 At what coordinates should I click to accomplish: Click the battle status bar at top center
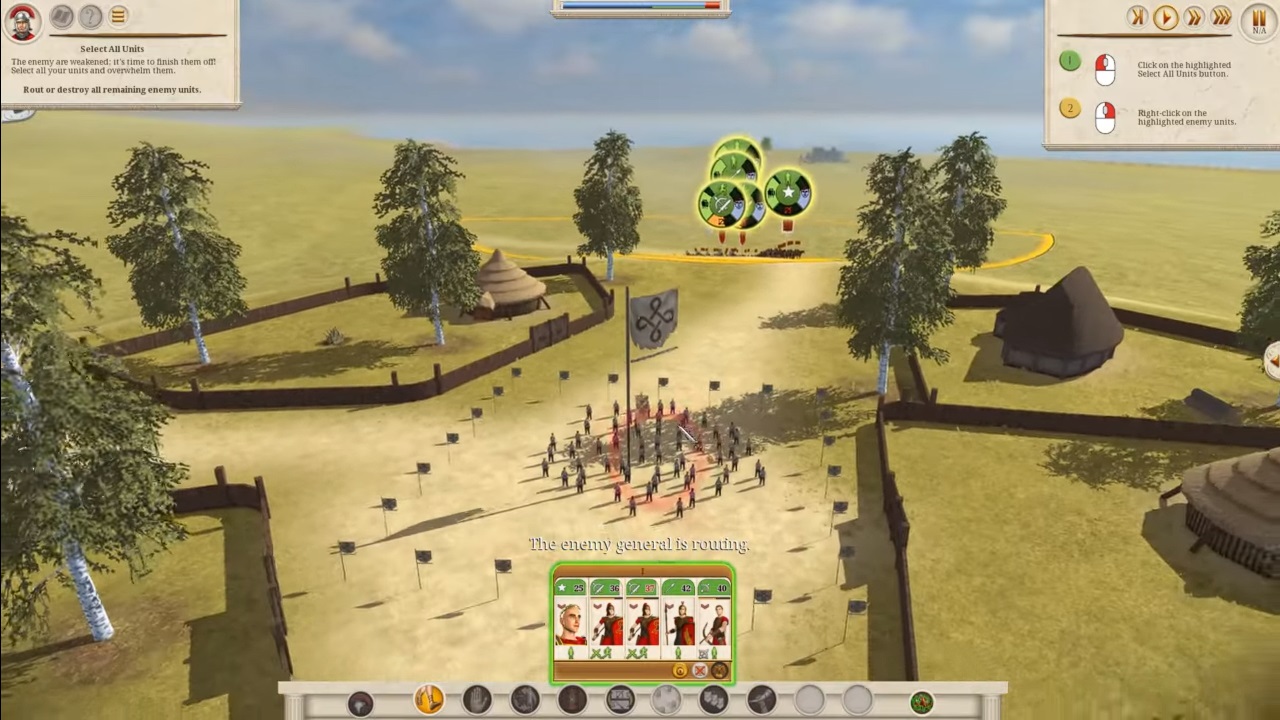pyautogui.click(x=640, y=7)
